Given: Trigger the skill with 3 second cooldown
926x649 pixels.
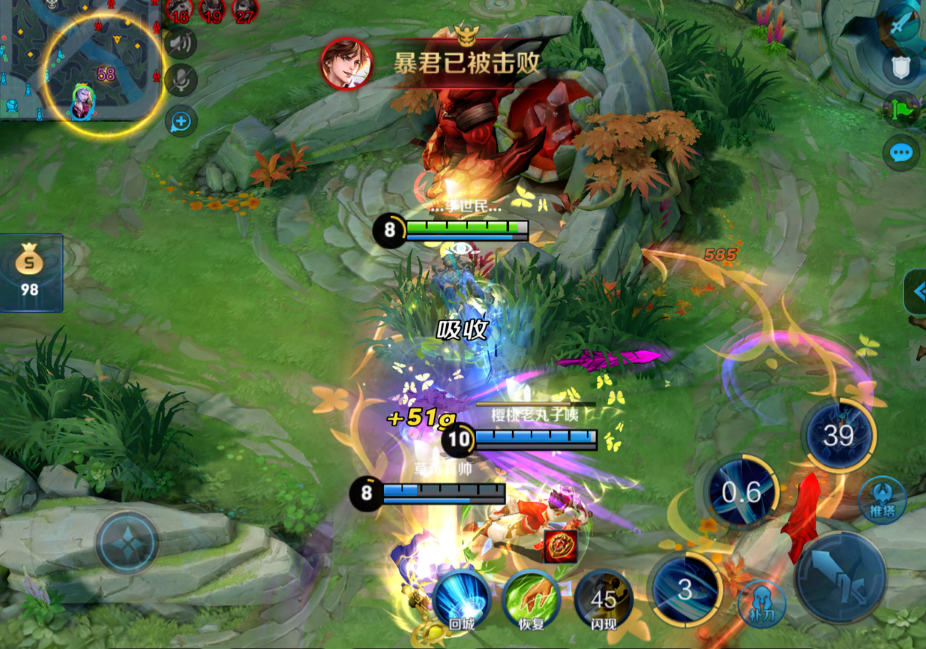Looking at the screenshot, I should (685, 589).
